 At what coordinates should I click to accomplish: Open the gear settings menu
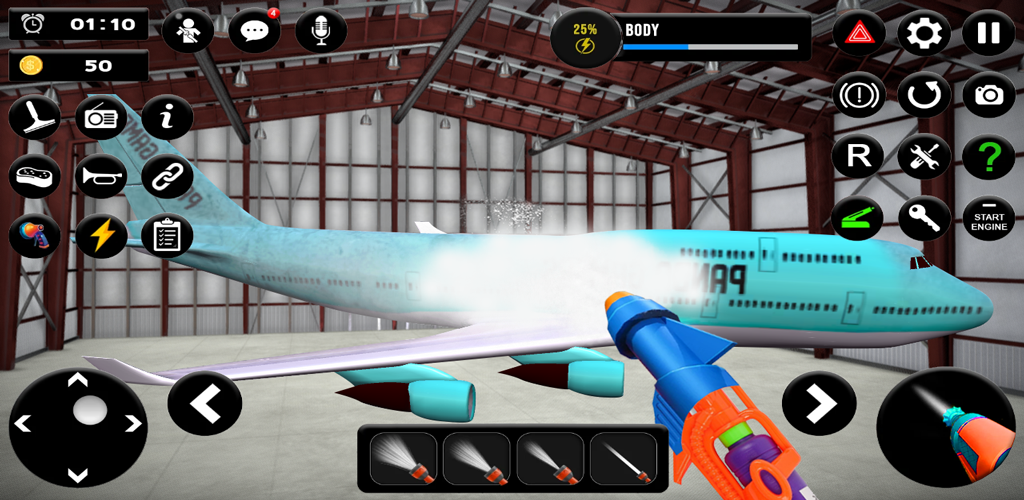click(923, 34)
